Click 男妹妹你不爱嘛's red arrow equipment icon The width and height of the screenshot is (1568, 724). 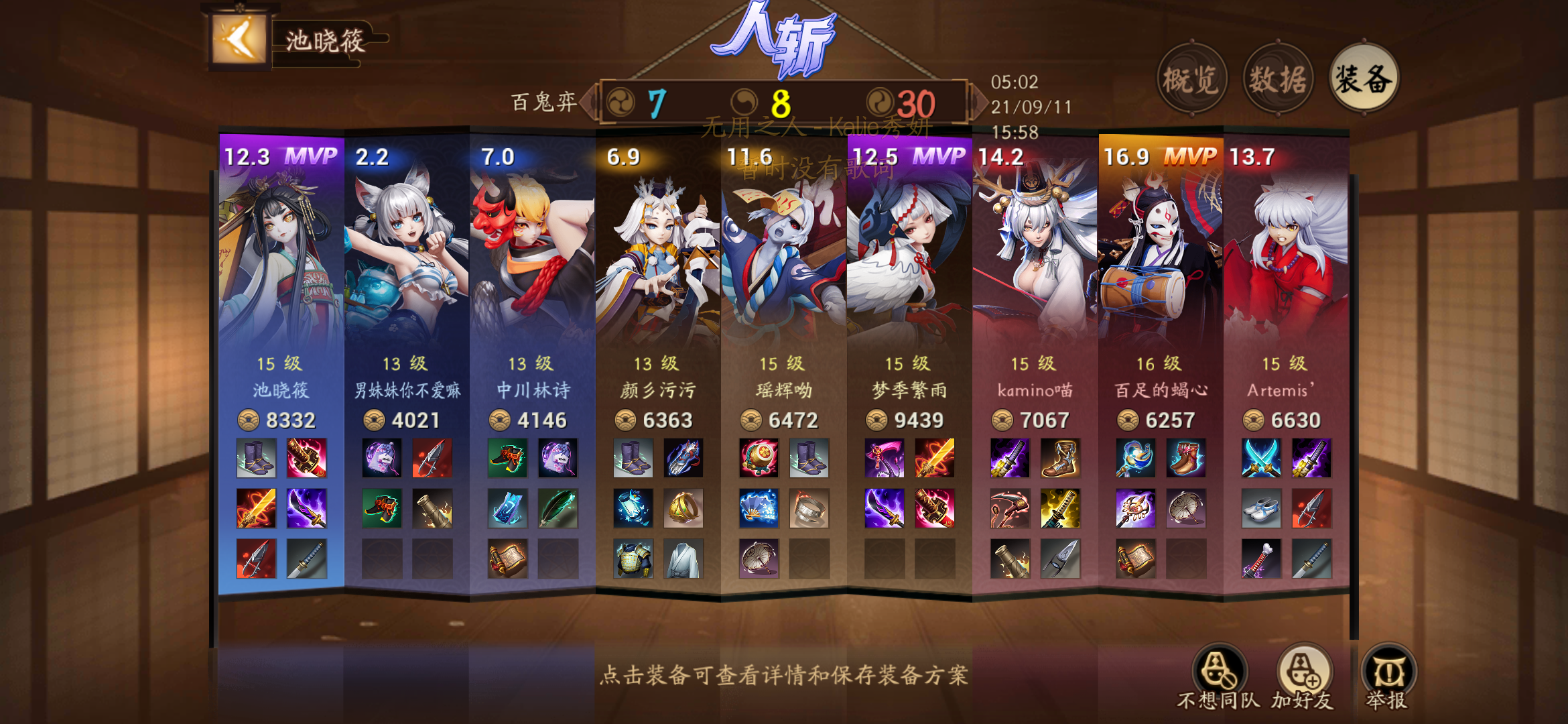pyautogui.click(x=432, y=458)
